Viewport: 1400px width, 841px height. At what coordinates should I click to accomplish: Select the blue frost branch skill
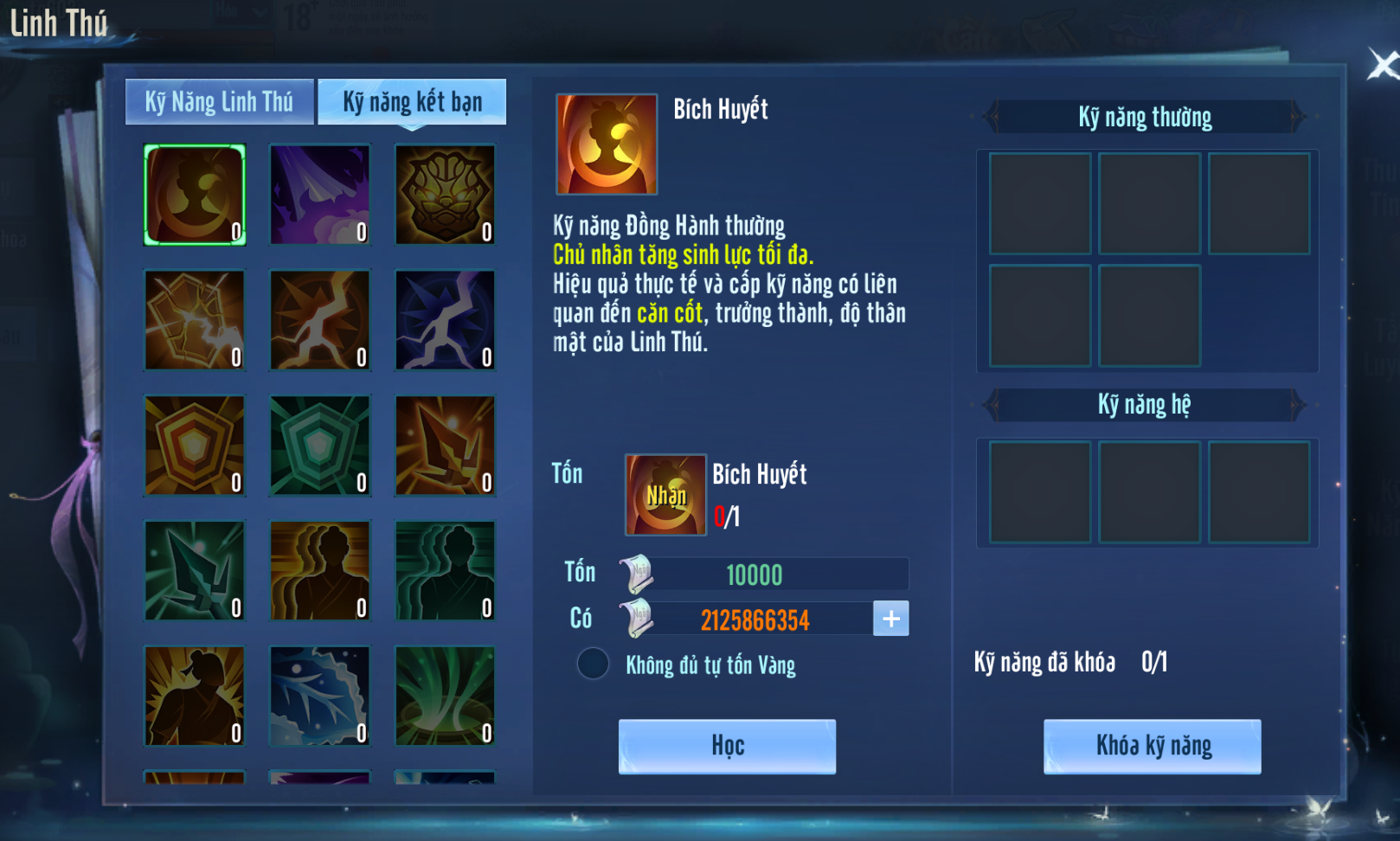point(320,696)
